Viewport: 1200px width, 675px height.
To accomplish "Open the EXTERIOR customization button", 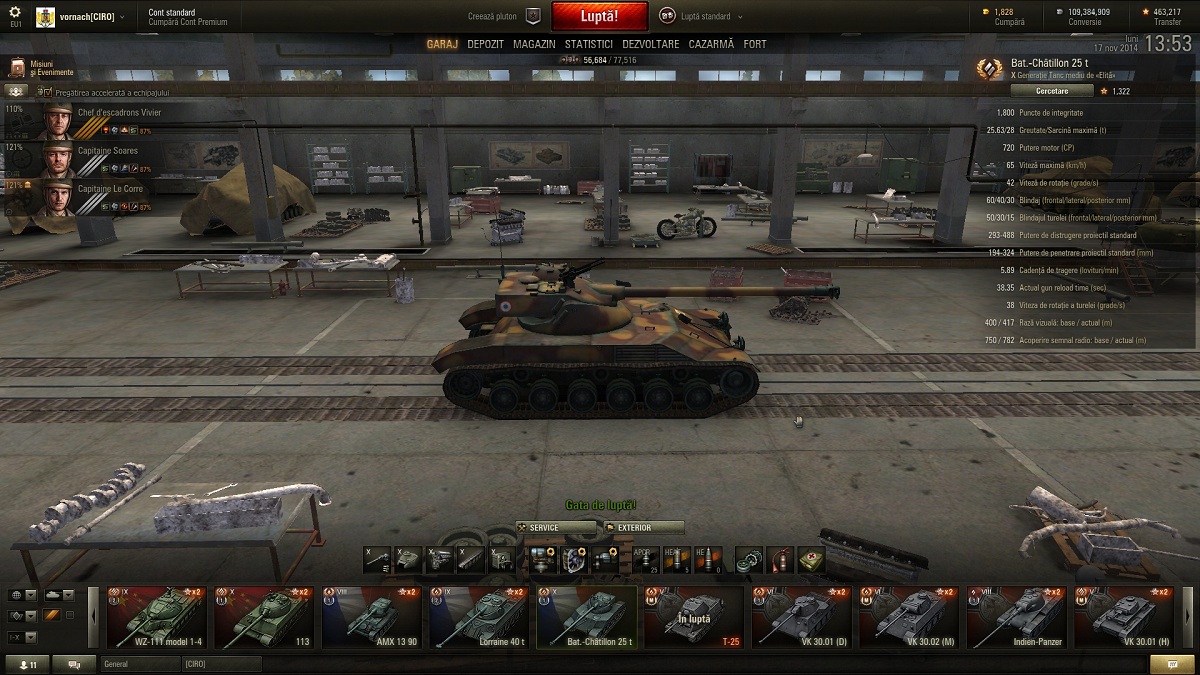I will [644, 527].
